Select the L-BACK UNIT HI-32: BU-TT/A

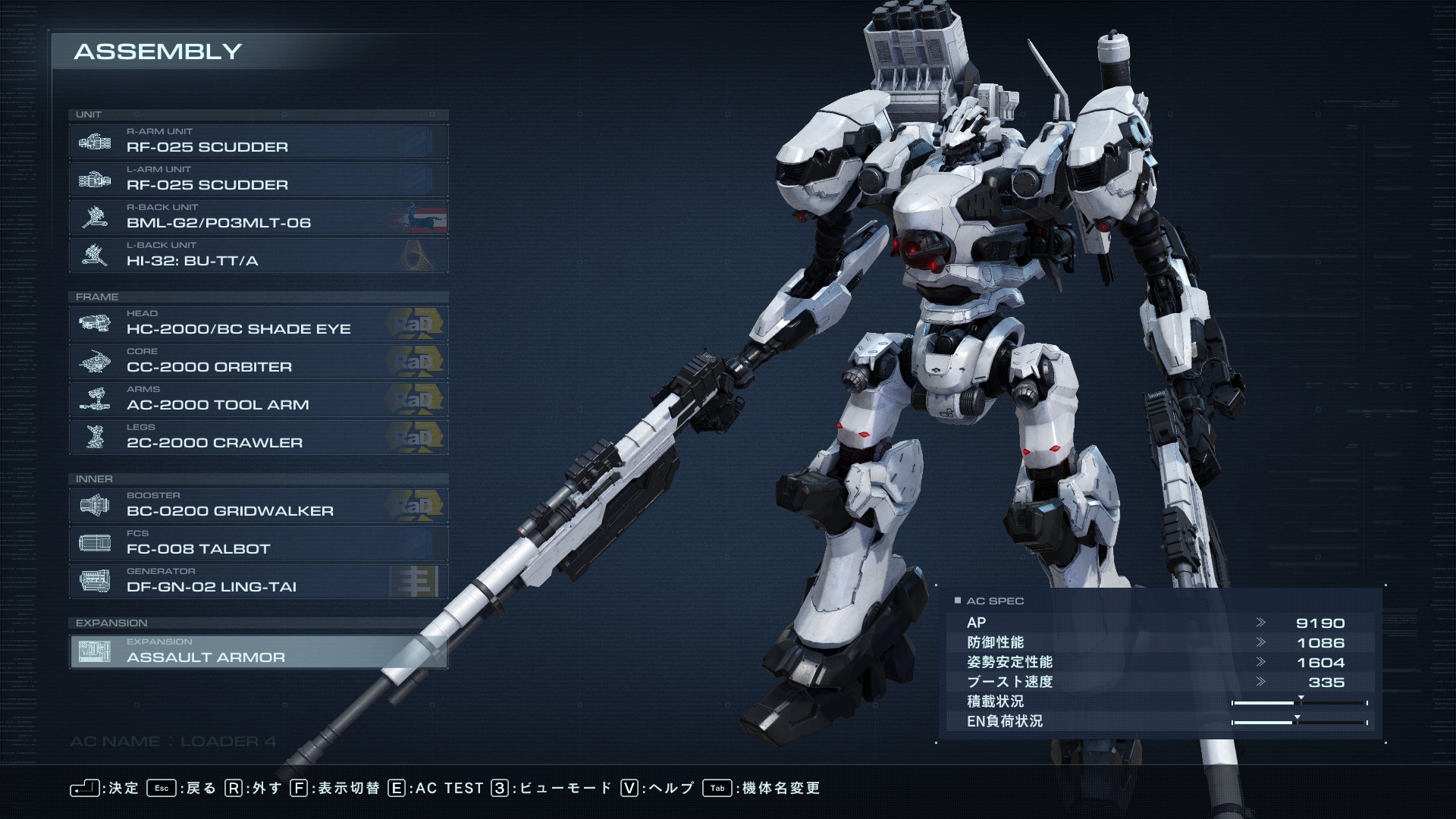[x=258, y=255]
